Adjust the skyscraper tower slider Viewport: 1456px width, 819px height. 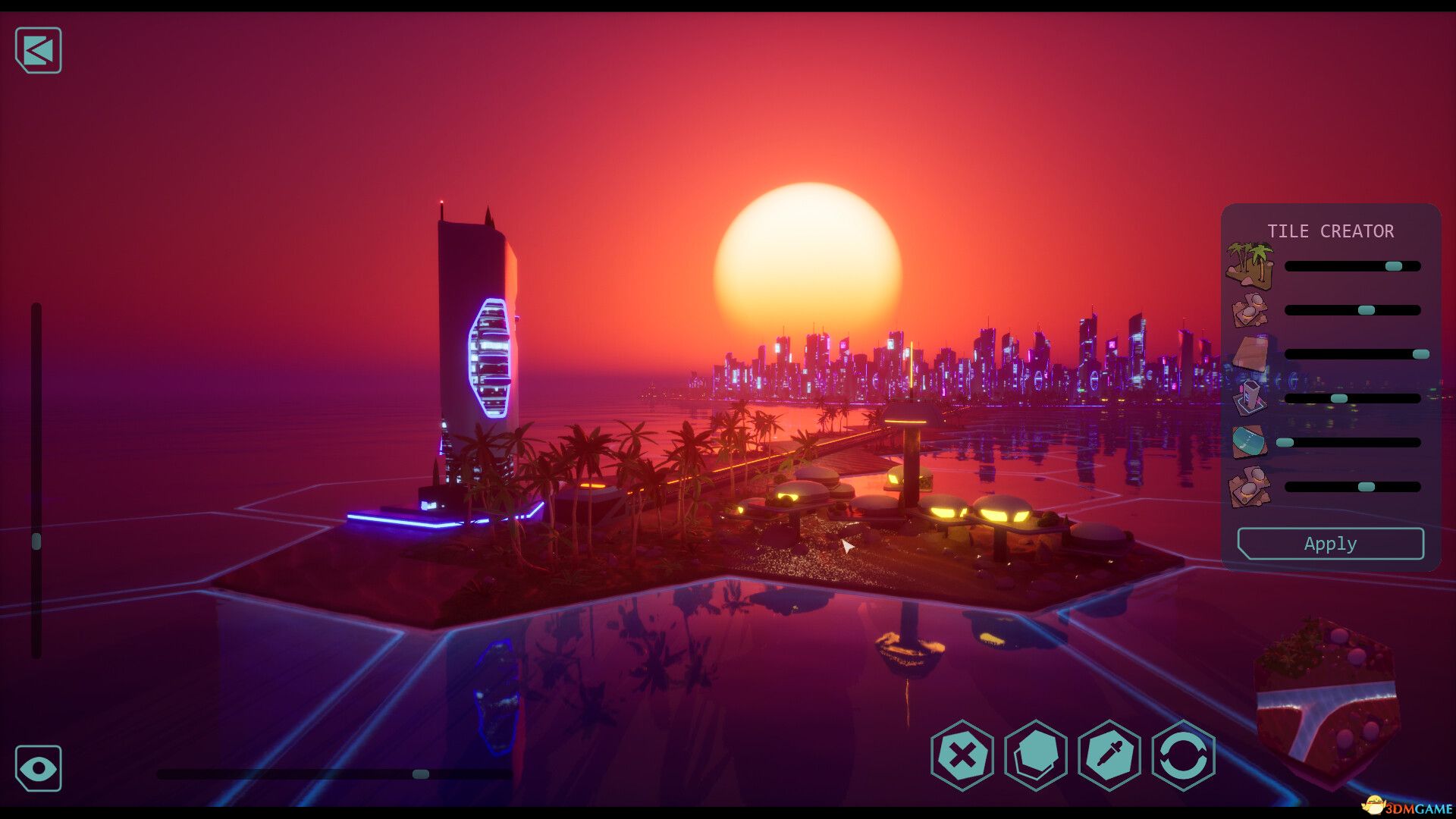[1339, 398]
